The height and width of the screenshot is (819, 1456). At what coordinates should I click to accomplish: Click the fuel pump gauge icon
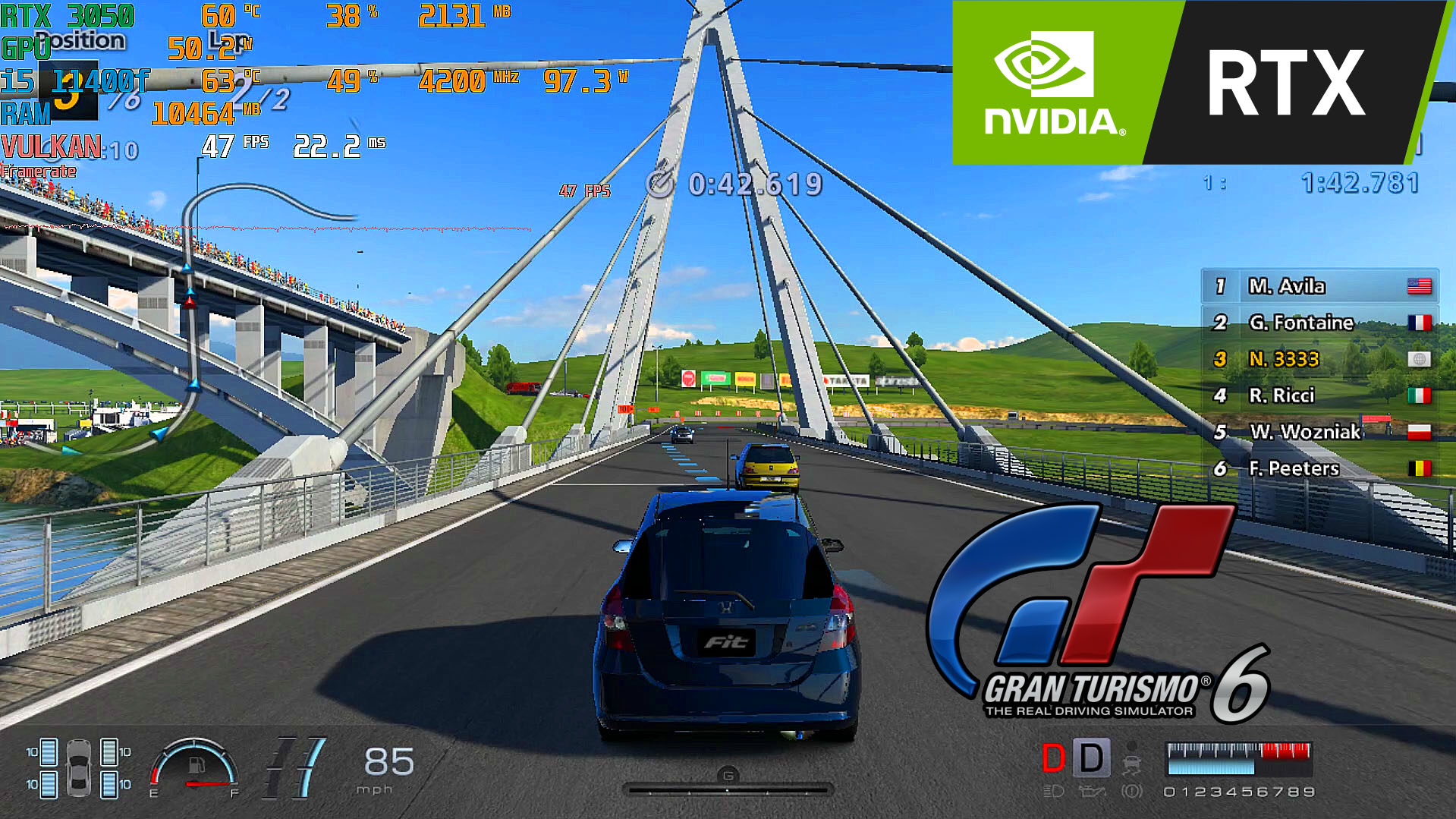196,765
